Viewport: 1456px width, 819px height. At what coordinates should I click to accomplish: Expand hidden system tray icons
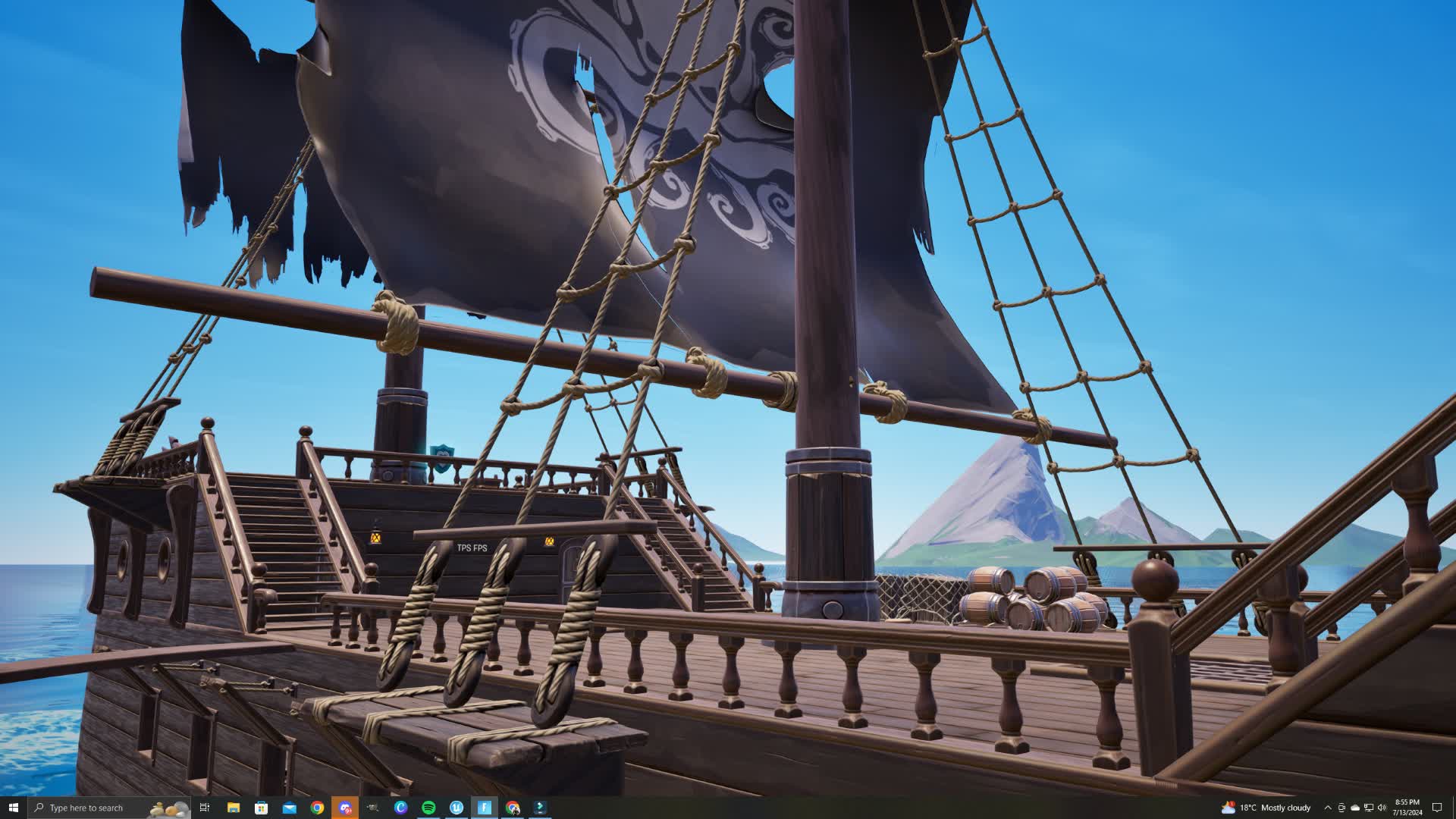coord(1329,808)
